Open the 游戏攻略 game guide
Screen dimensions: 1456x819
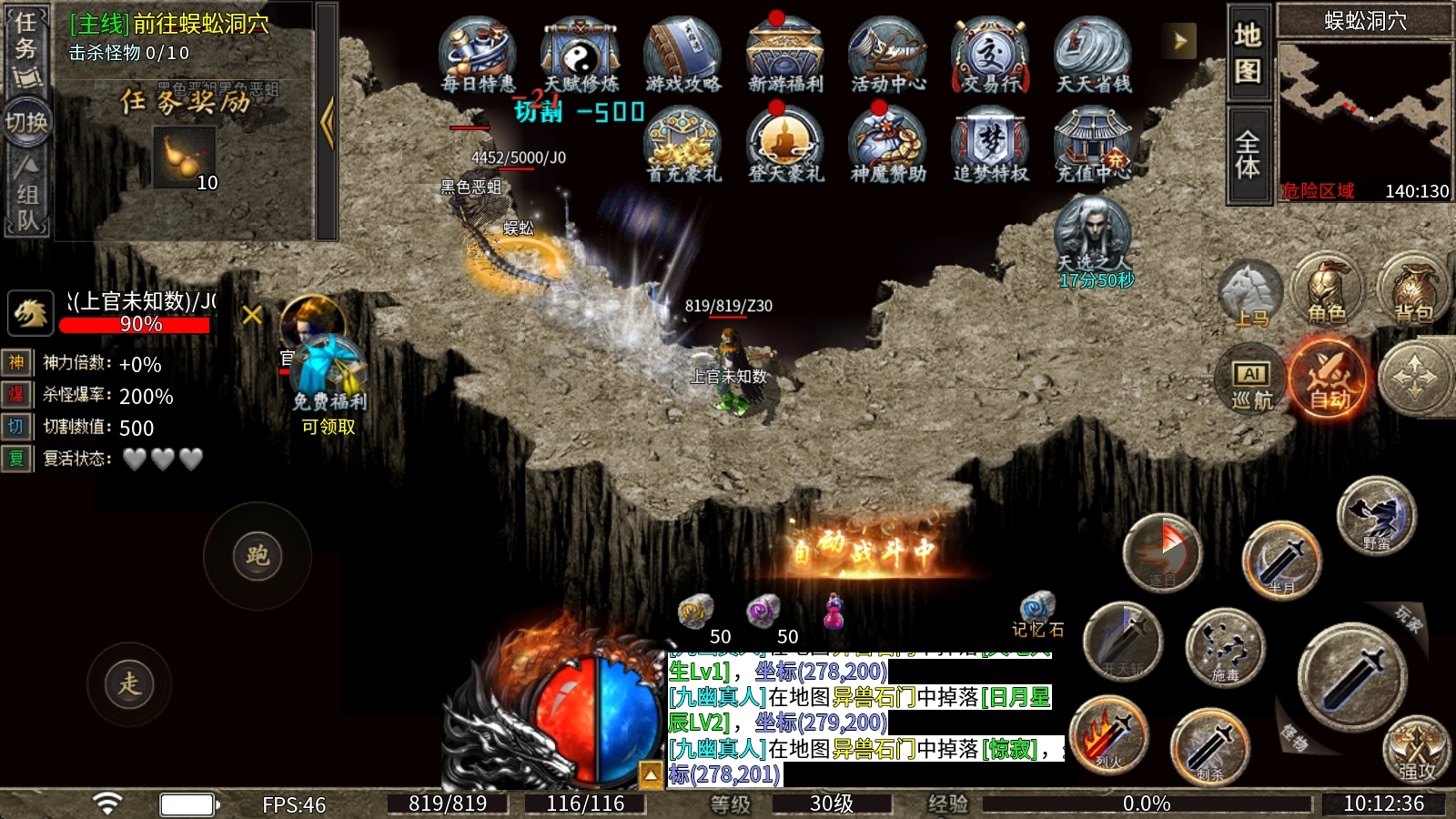(682, 55)
